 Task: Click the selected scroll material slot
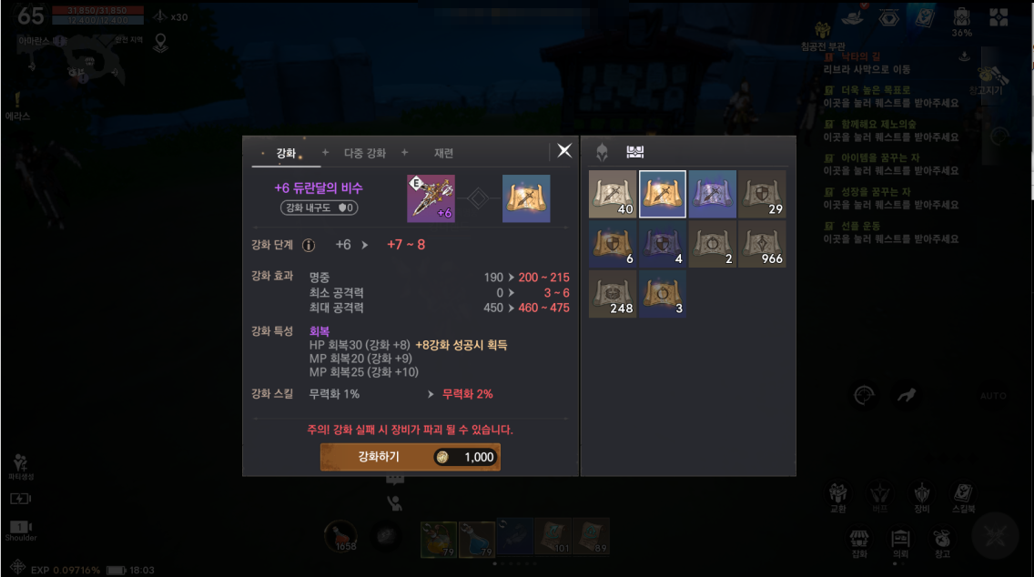point(525,198)
